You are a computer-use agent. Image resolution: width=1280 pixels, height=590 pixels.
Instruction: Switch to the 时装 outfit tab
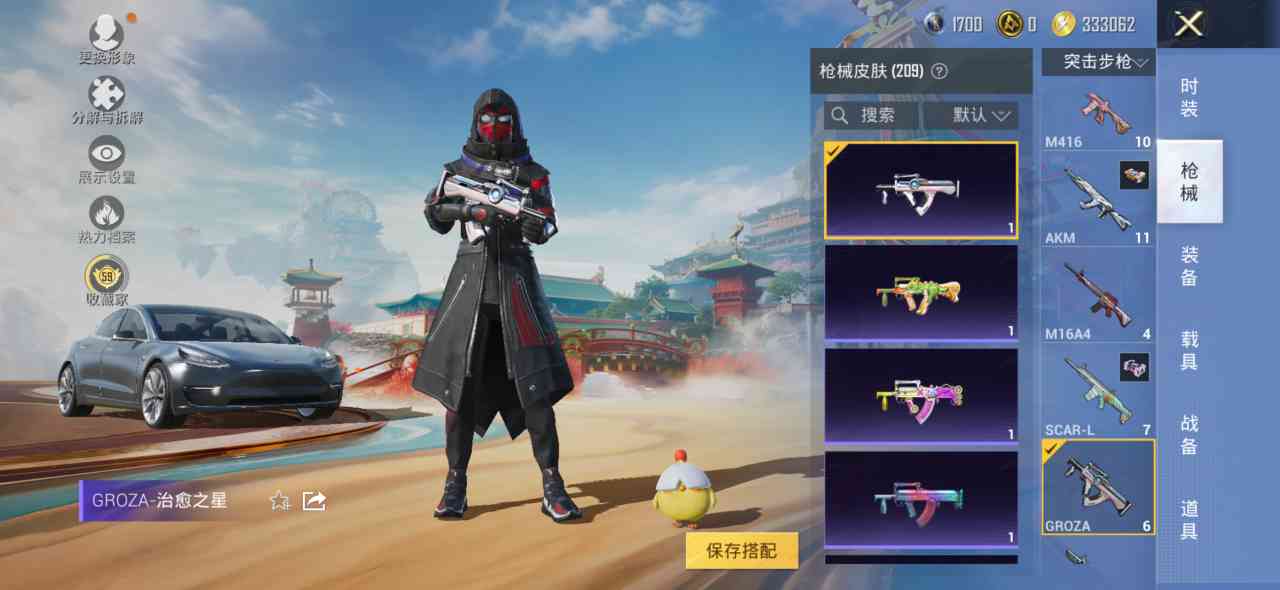coord(1189,98)
